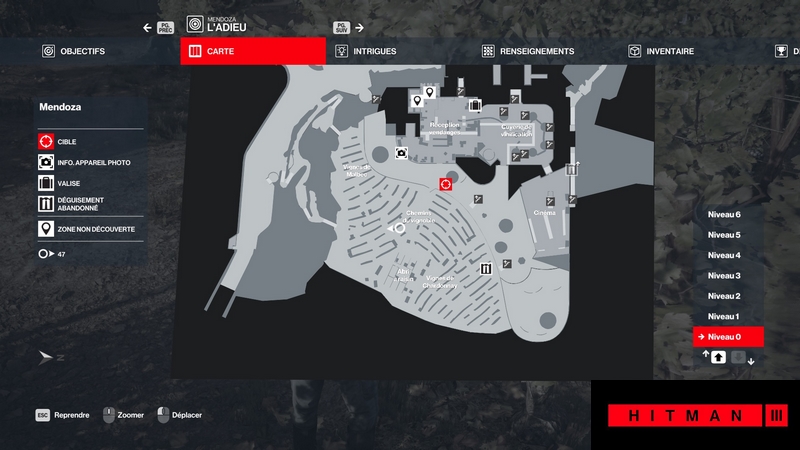Screen dimensions: 800x450
Task: Select the highlighted Niveau 0 level
Action: [x=728, y=337]
